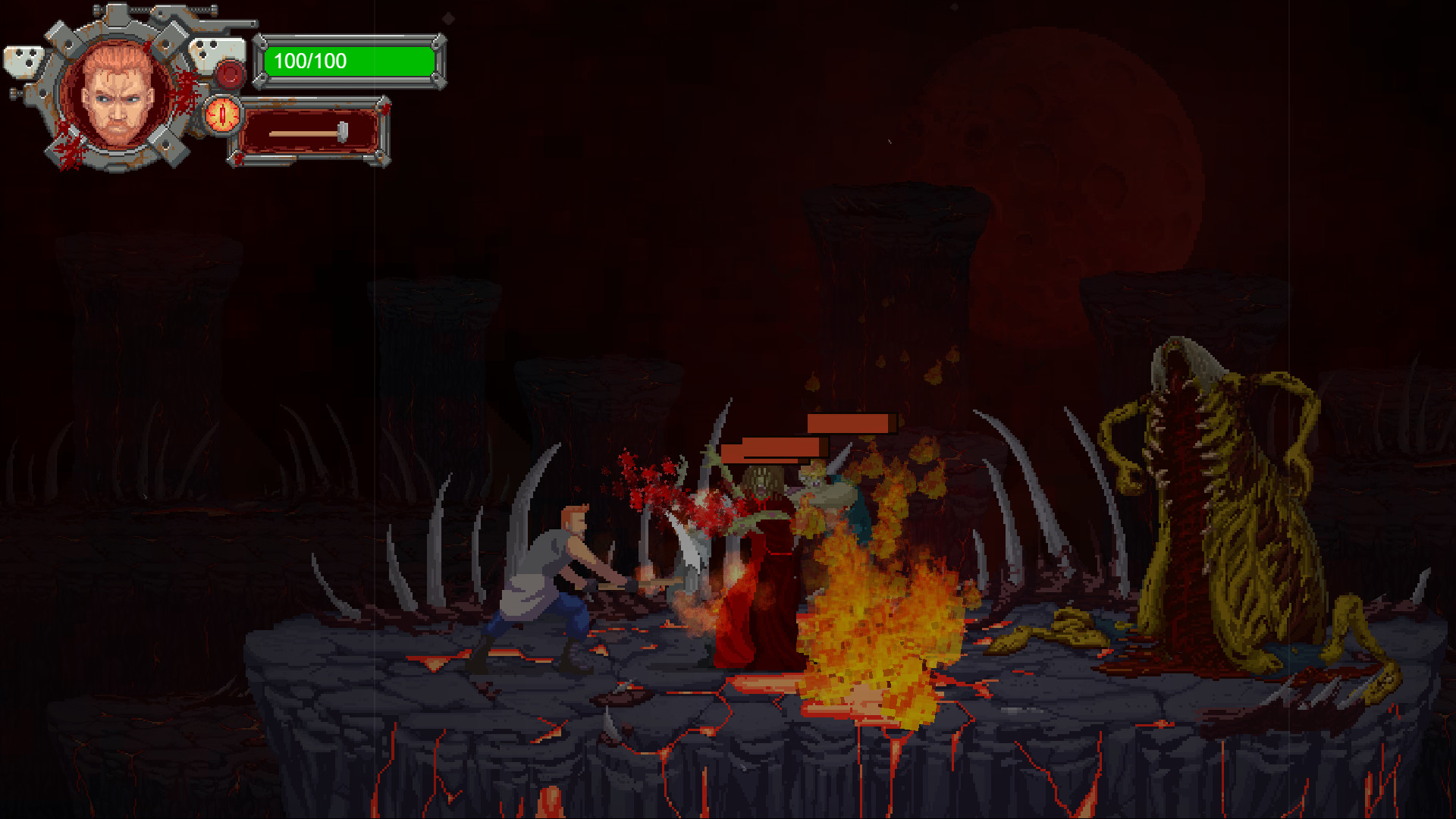The image size is (1456, 819).
Task: Click the nail marker on the rage meter
Action: point(343,130)
